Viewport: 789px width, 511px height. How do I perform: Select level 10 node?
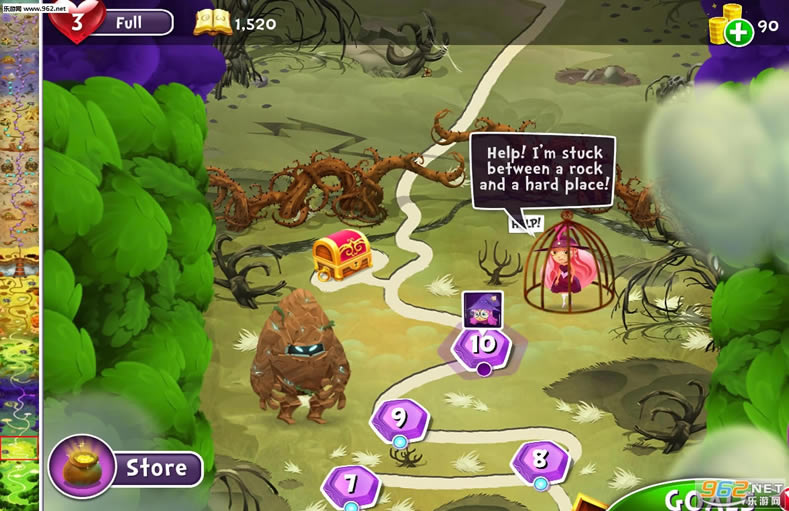[x=482, y=346]
